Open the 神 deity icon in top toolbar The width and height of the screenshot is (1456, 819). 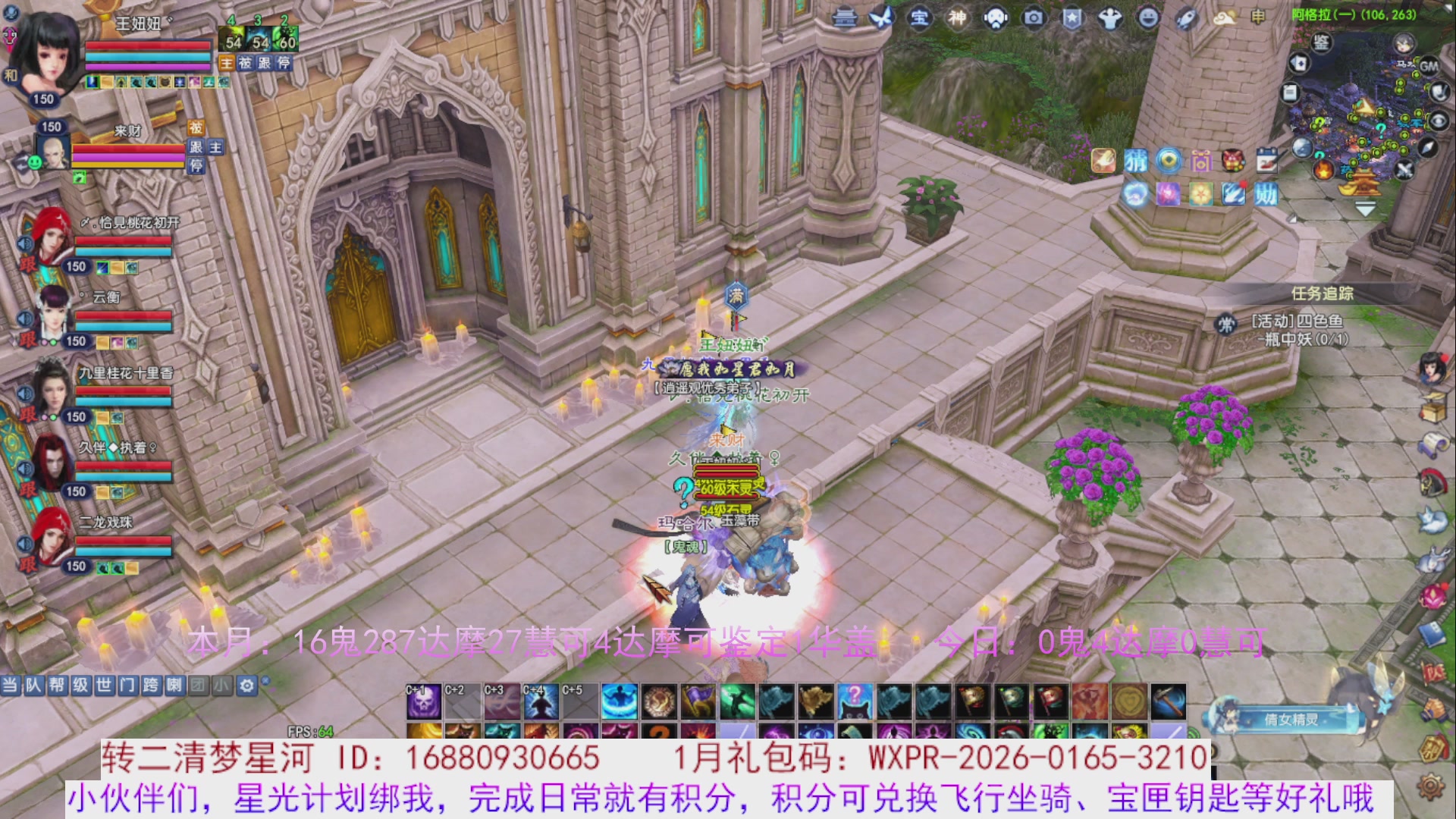(957, 17)
